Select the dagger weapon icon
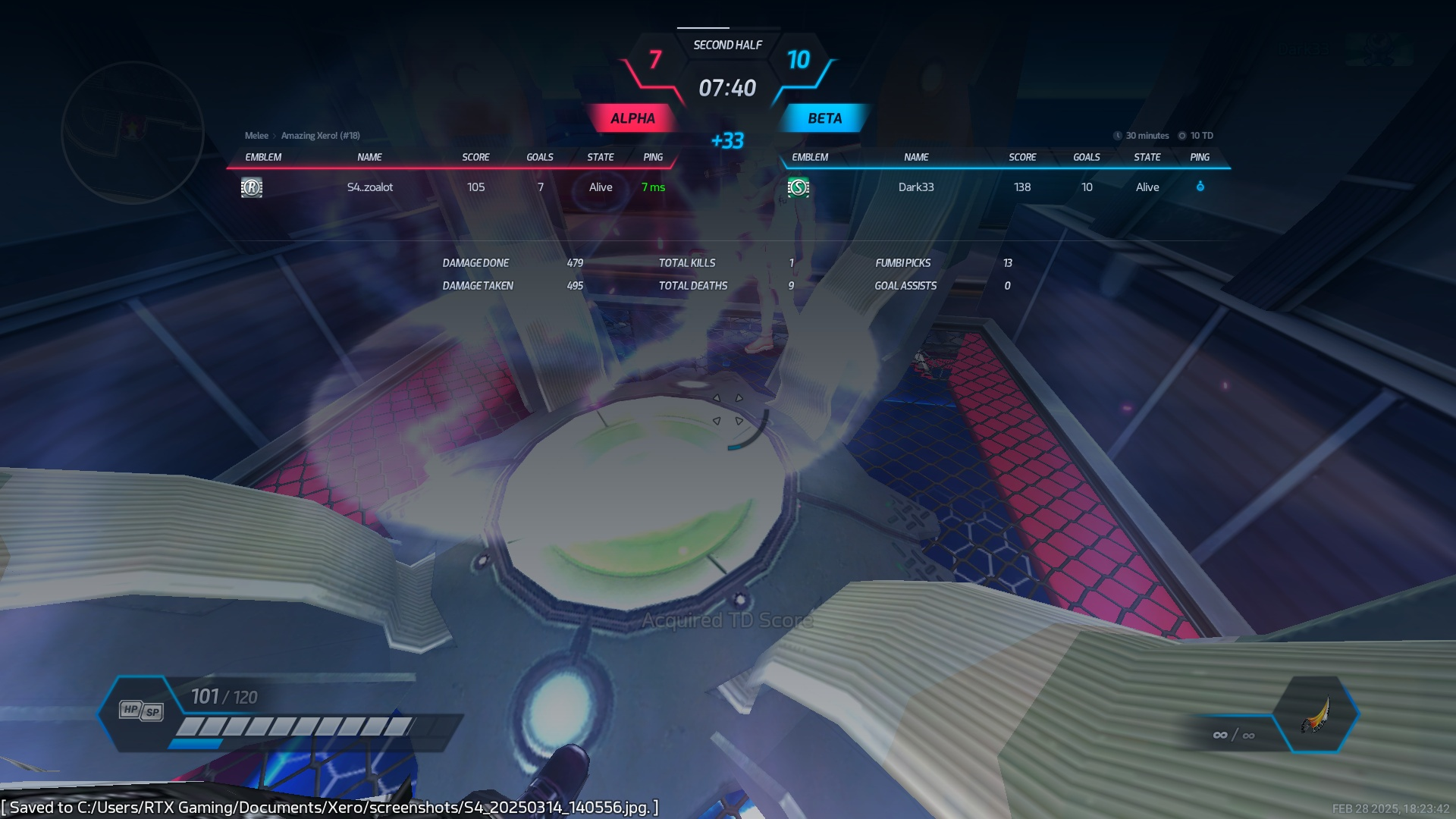1456x819 pixels. point(1316,715)
